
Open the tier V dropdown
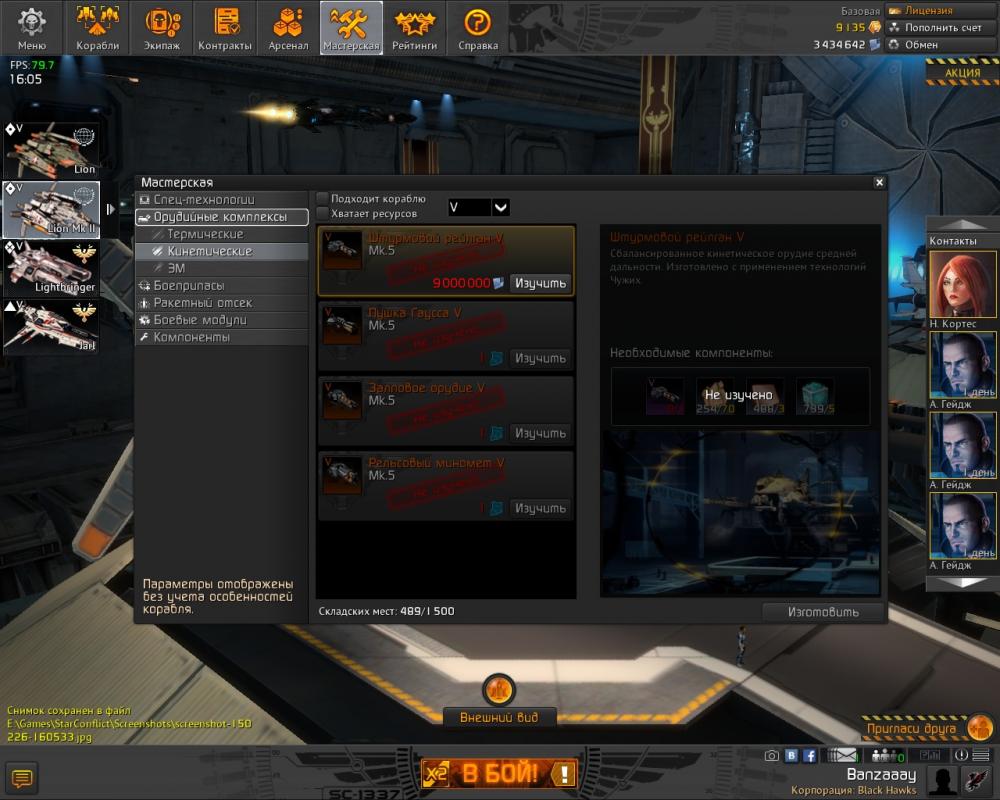(501, 207)
